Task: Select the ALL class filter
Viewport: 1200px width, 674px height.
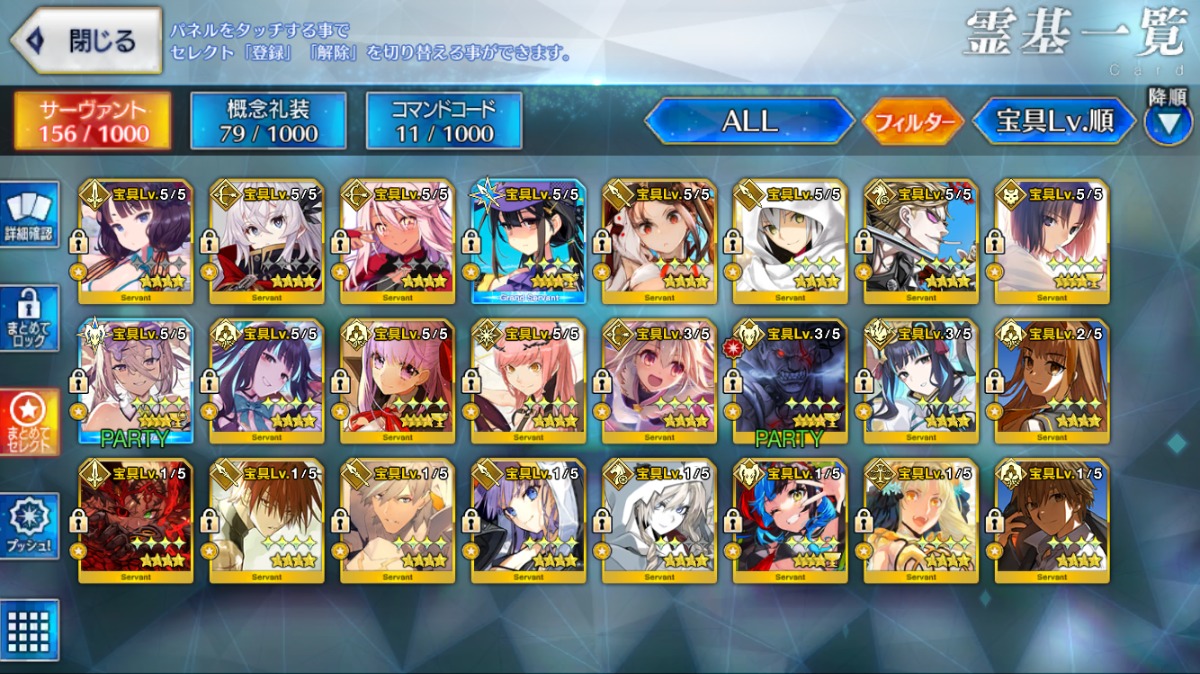Action: 749,122
